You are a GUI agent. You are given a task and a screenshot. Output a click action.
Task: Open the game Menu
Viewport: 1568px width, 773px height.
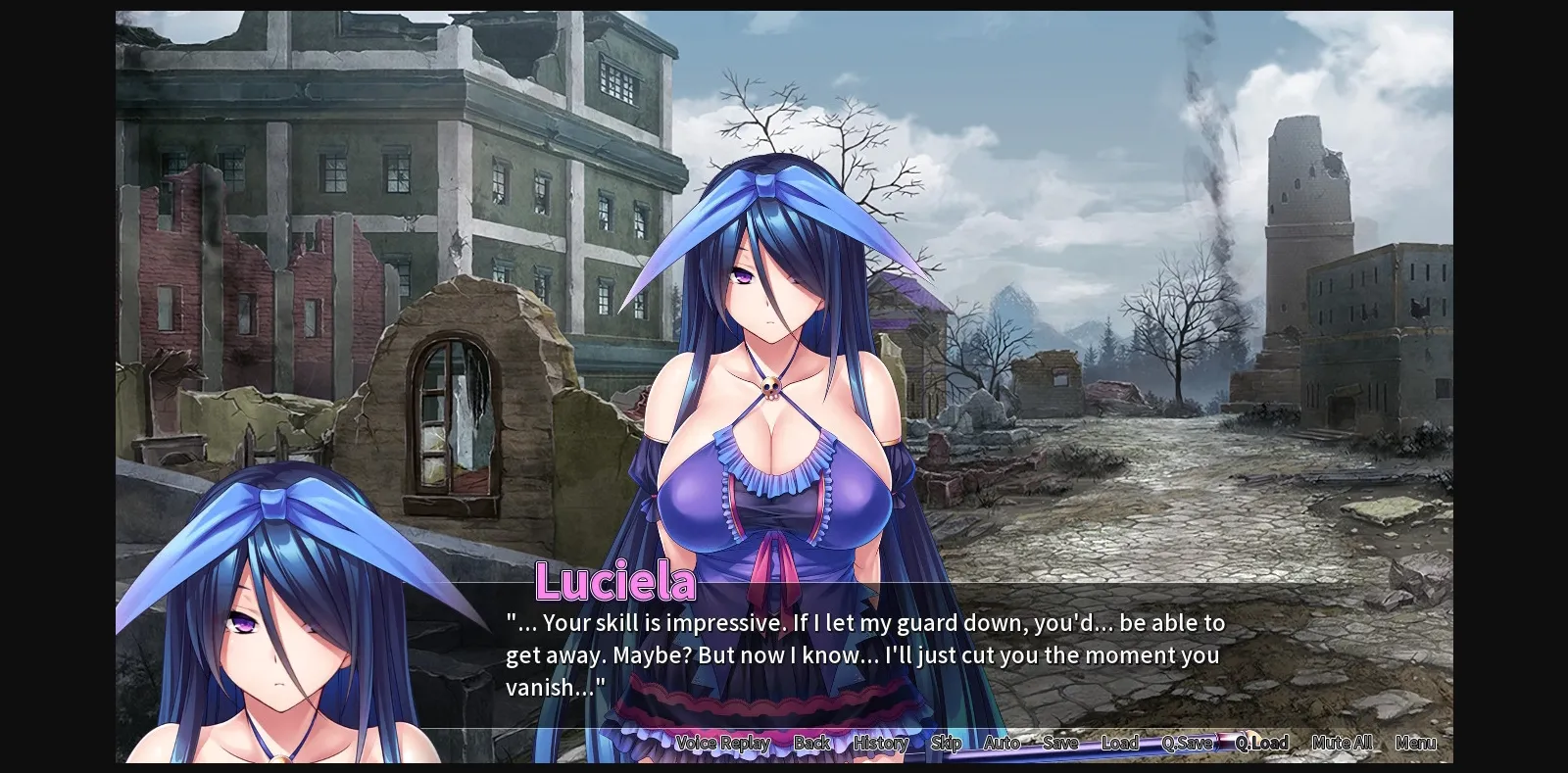point(1415,744)
